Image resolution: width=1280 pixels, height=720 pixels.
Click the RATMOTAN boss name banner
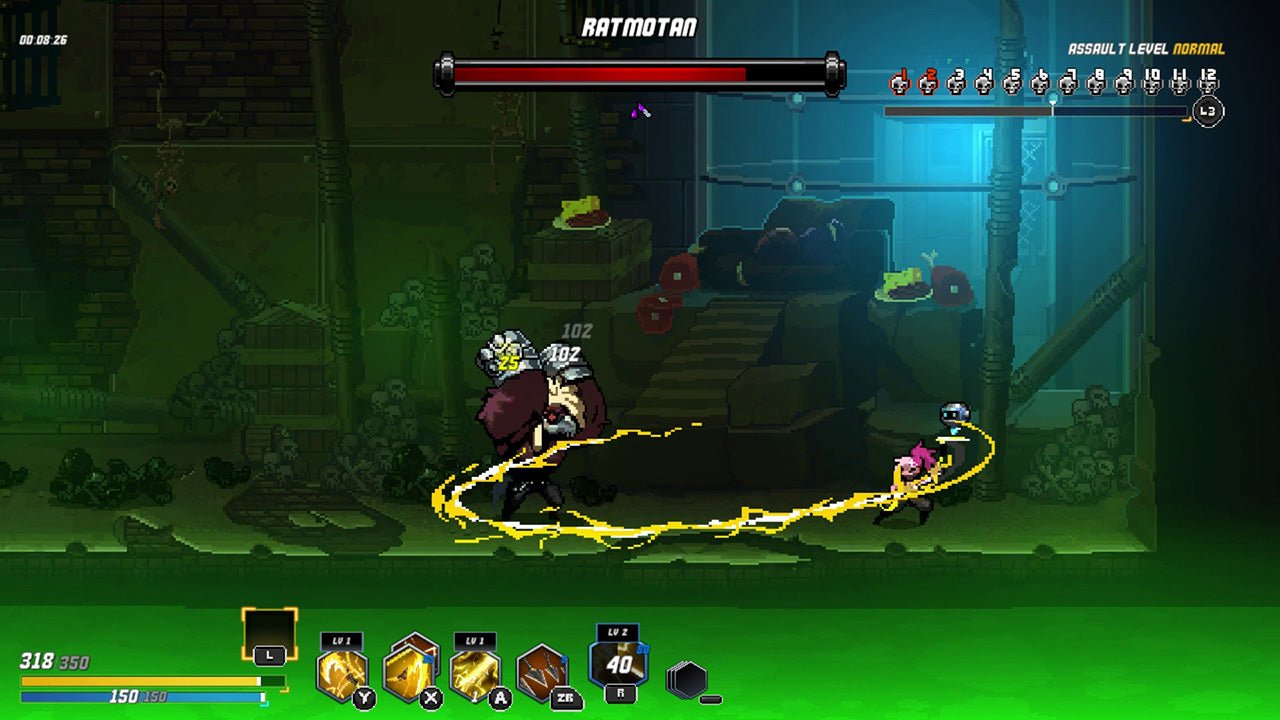click(x=639, y=27)
